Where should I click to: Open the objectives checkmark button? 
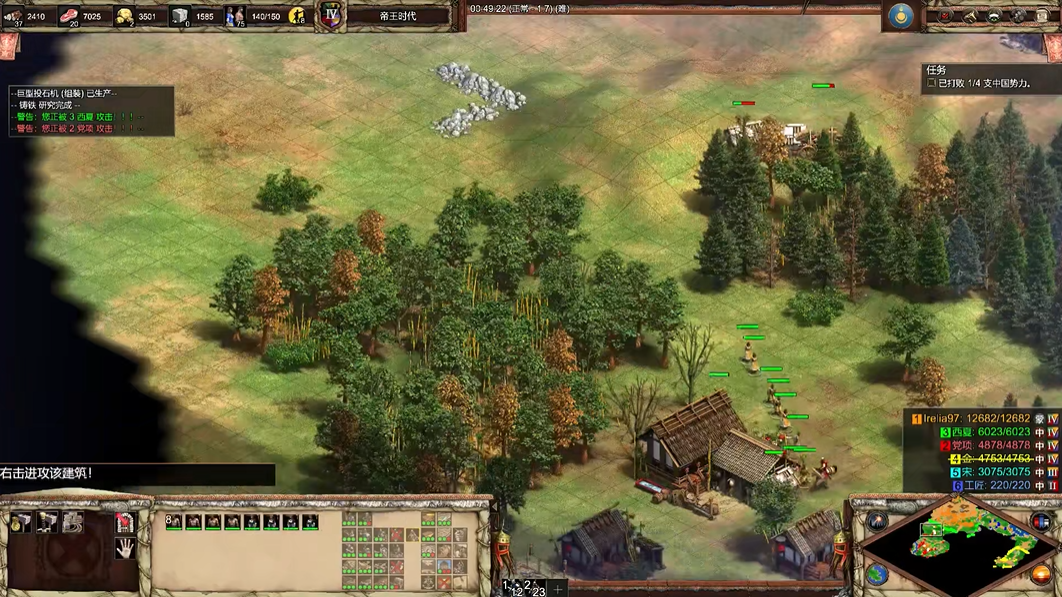(943, 16)
